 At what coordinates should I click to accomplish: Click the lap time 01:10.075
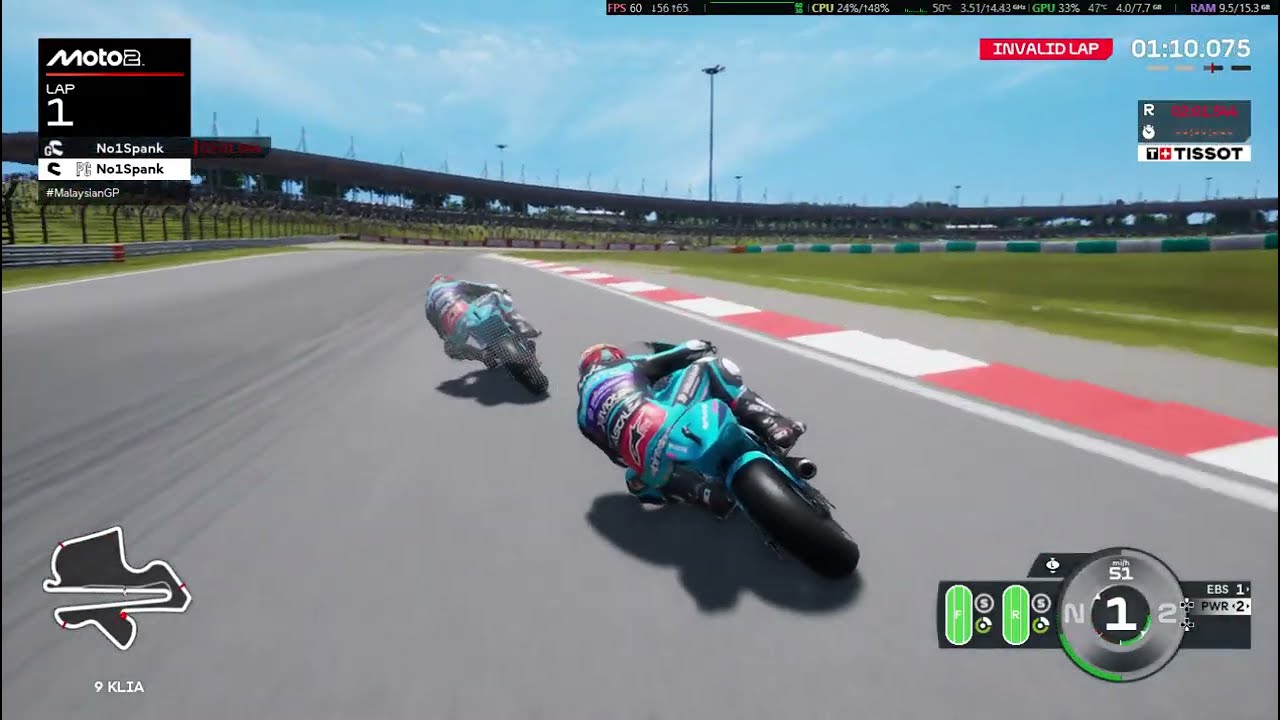(x=1188, y=48)
